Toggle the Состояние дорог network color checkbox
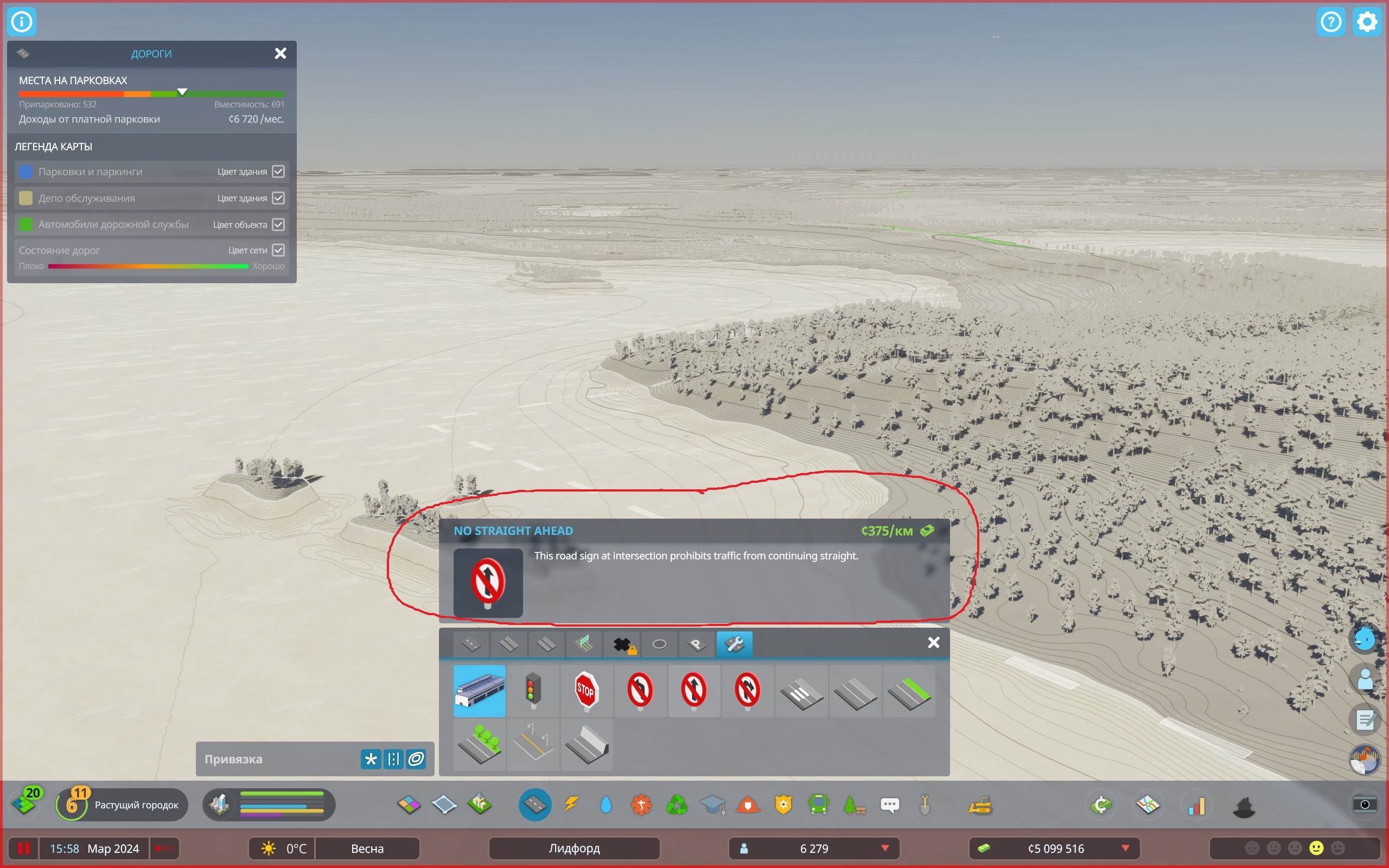This screenshot has height=868, width=1389. coord(278,250)
